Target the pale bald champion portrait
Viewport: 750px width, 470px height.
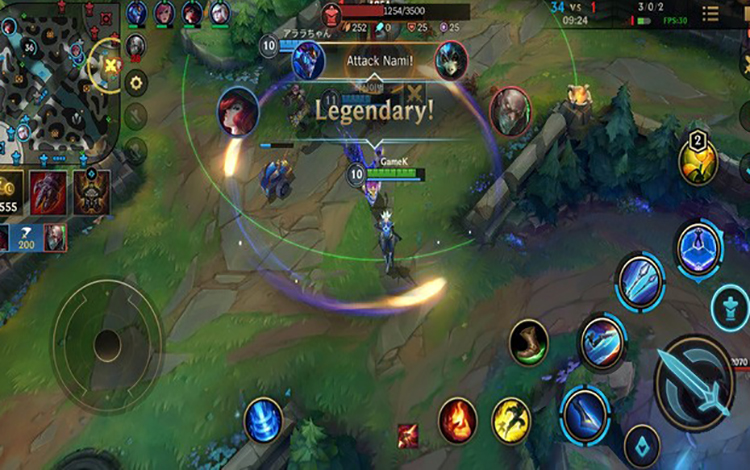pyautogui.click(x=509, y=106)
